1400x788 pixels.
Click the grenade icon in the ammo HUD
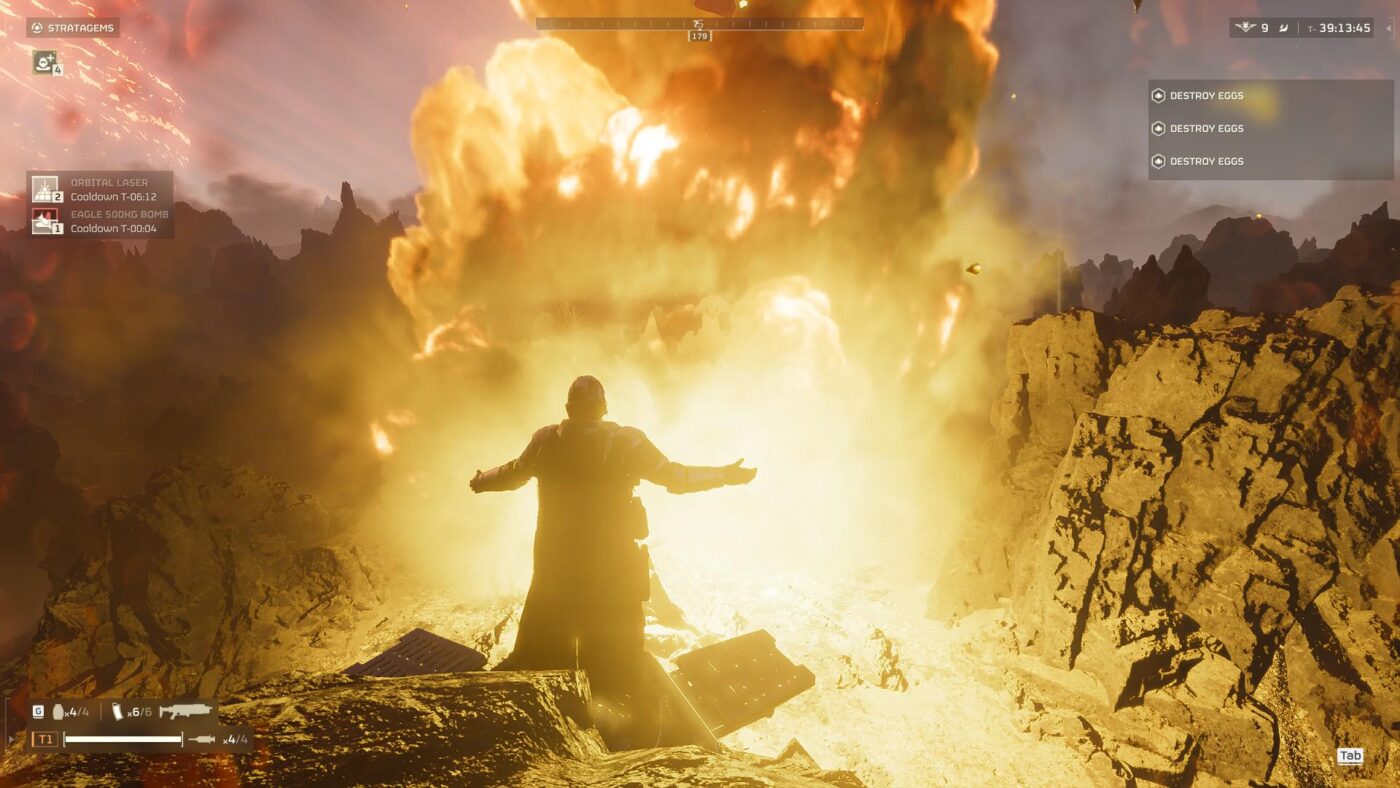tap(58, 712)
